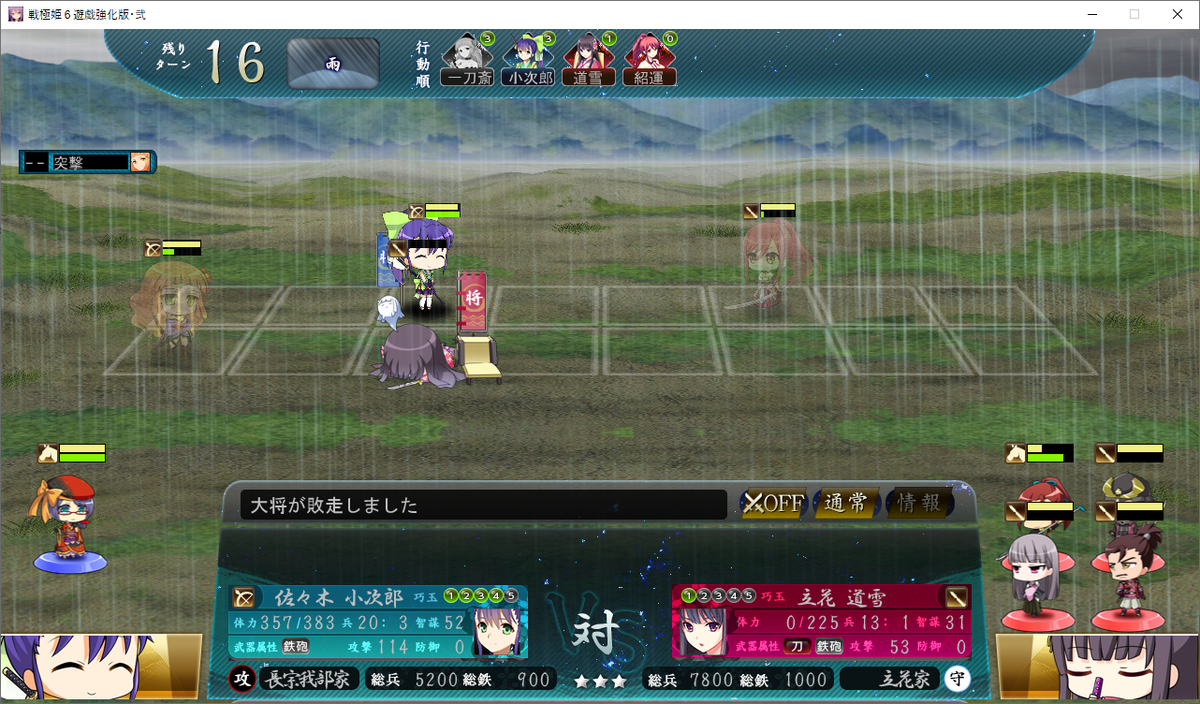Minimize the game window

(x=1088, y=14)
